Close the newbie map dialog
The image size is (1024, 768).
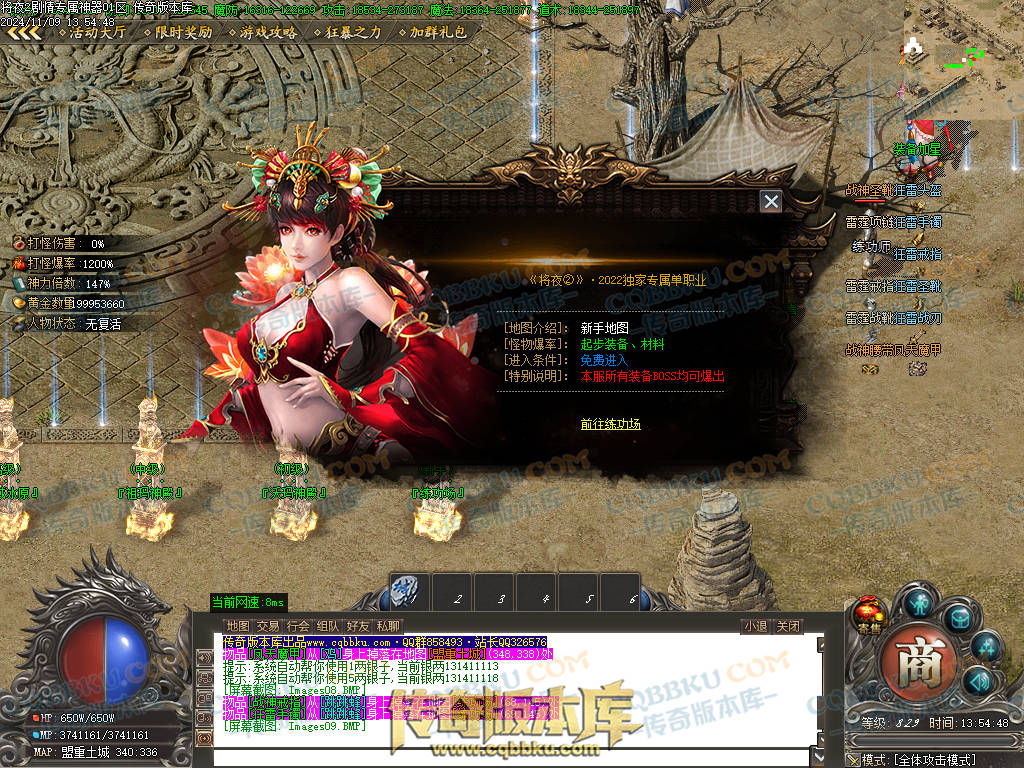[771, 202]
